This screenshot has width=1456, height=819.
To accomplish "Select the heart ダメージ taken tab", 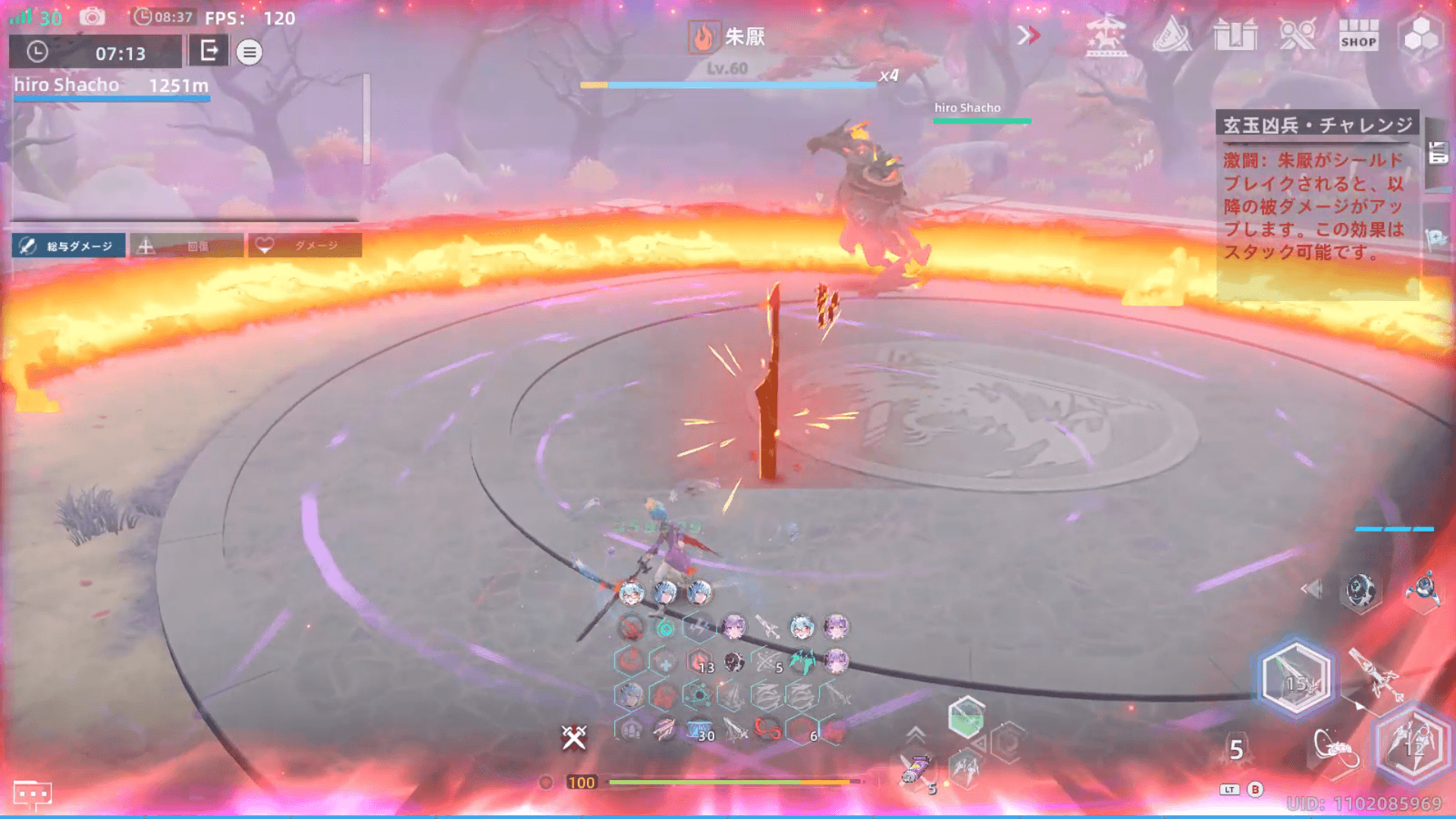I will pos(305,246).
